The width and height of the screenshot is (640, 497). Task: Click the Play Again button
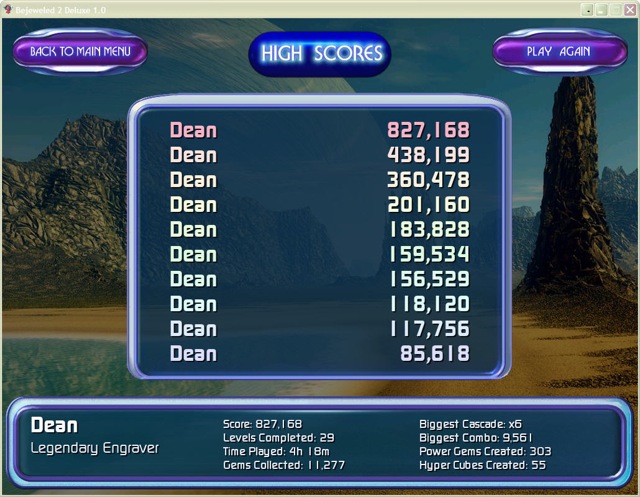(x=559, y=51)
